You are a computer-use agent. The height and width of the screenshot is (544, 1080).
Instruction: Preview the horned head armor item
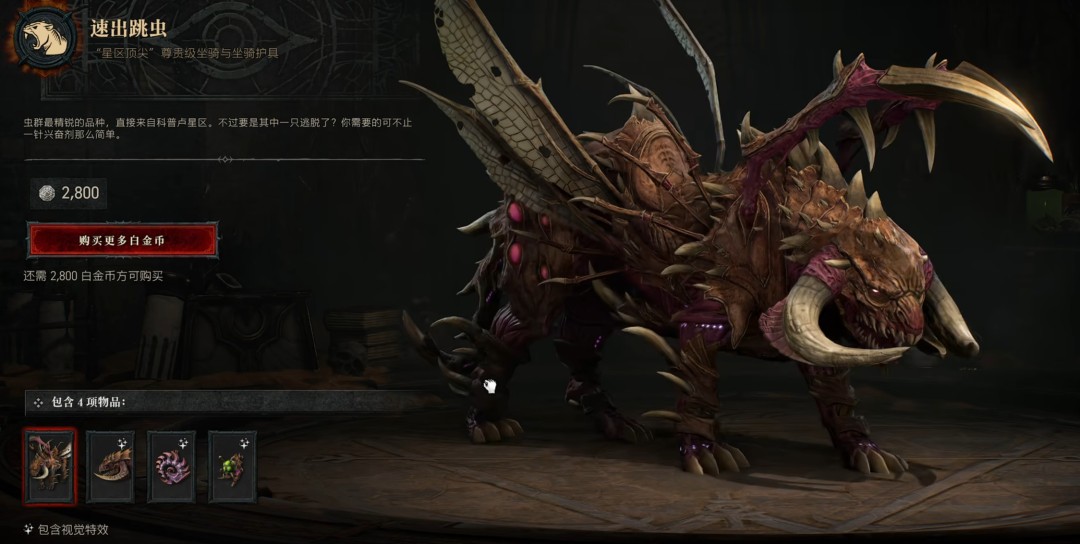110,466
